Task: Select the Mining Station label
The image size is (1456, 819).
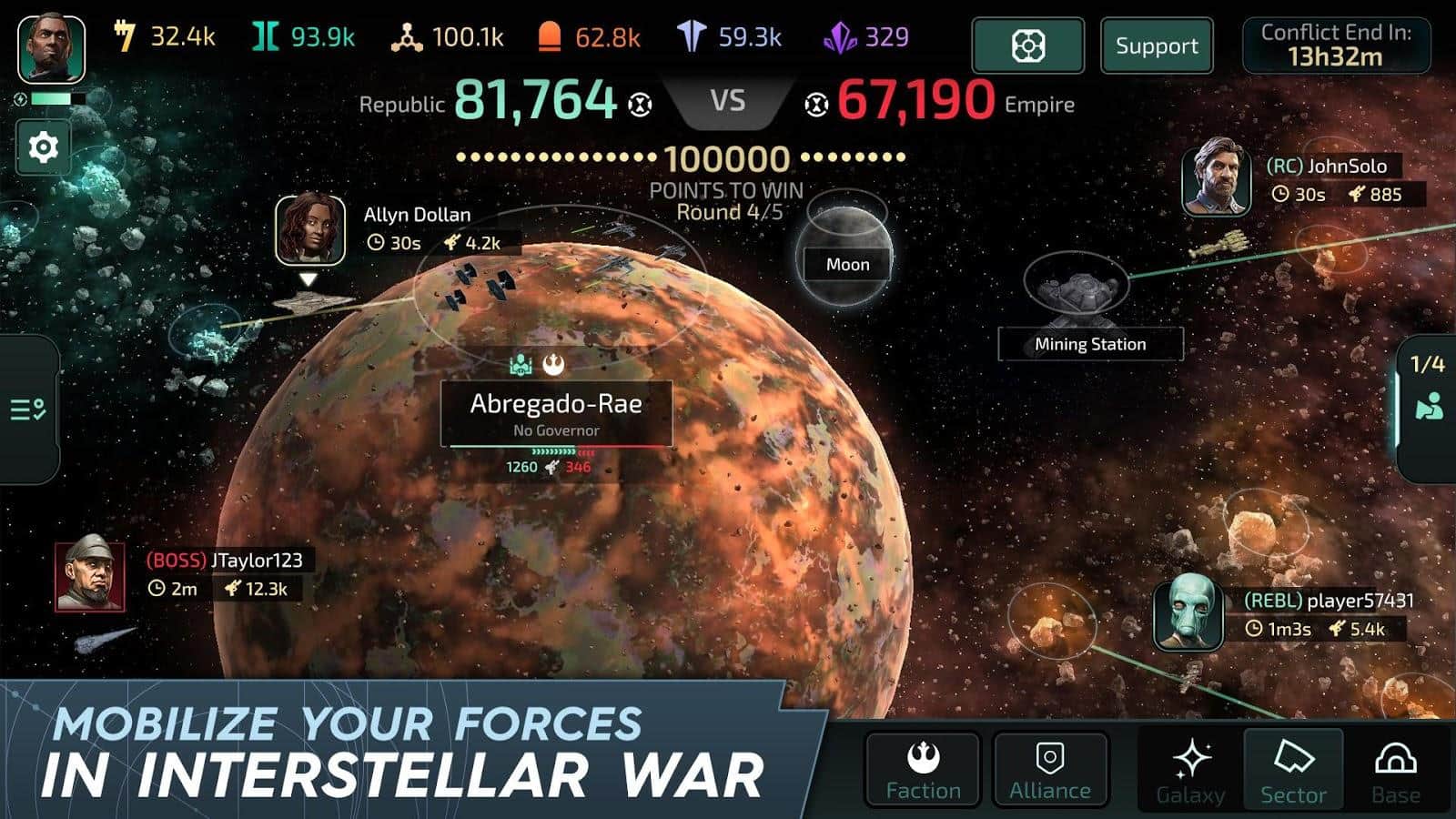Action: [1090, 344]
